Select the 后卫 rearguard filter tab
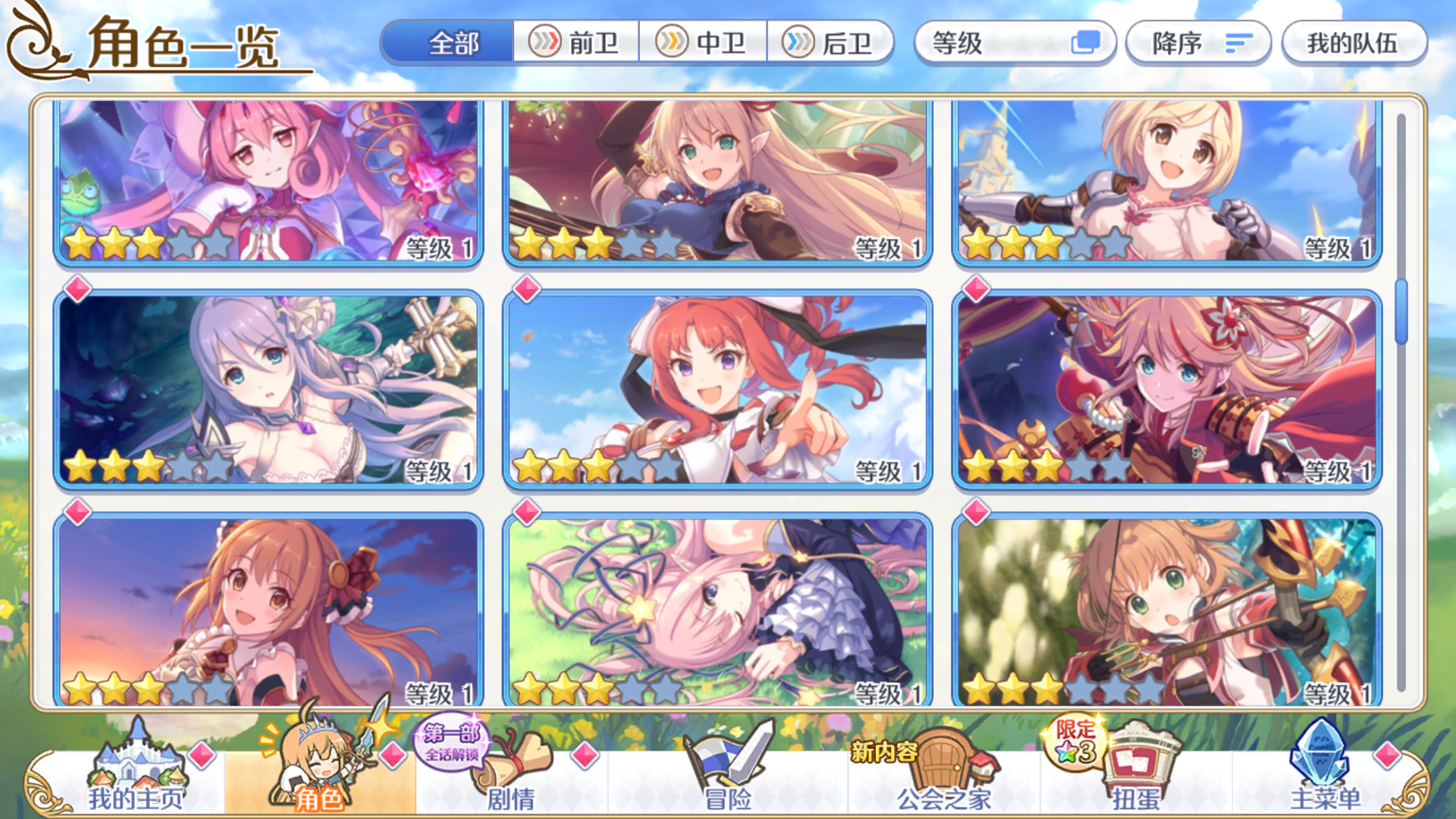The height and width of the screenshot is (819, 1456). tap(833, 43)
